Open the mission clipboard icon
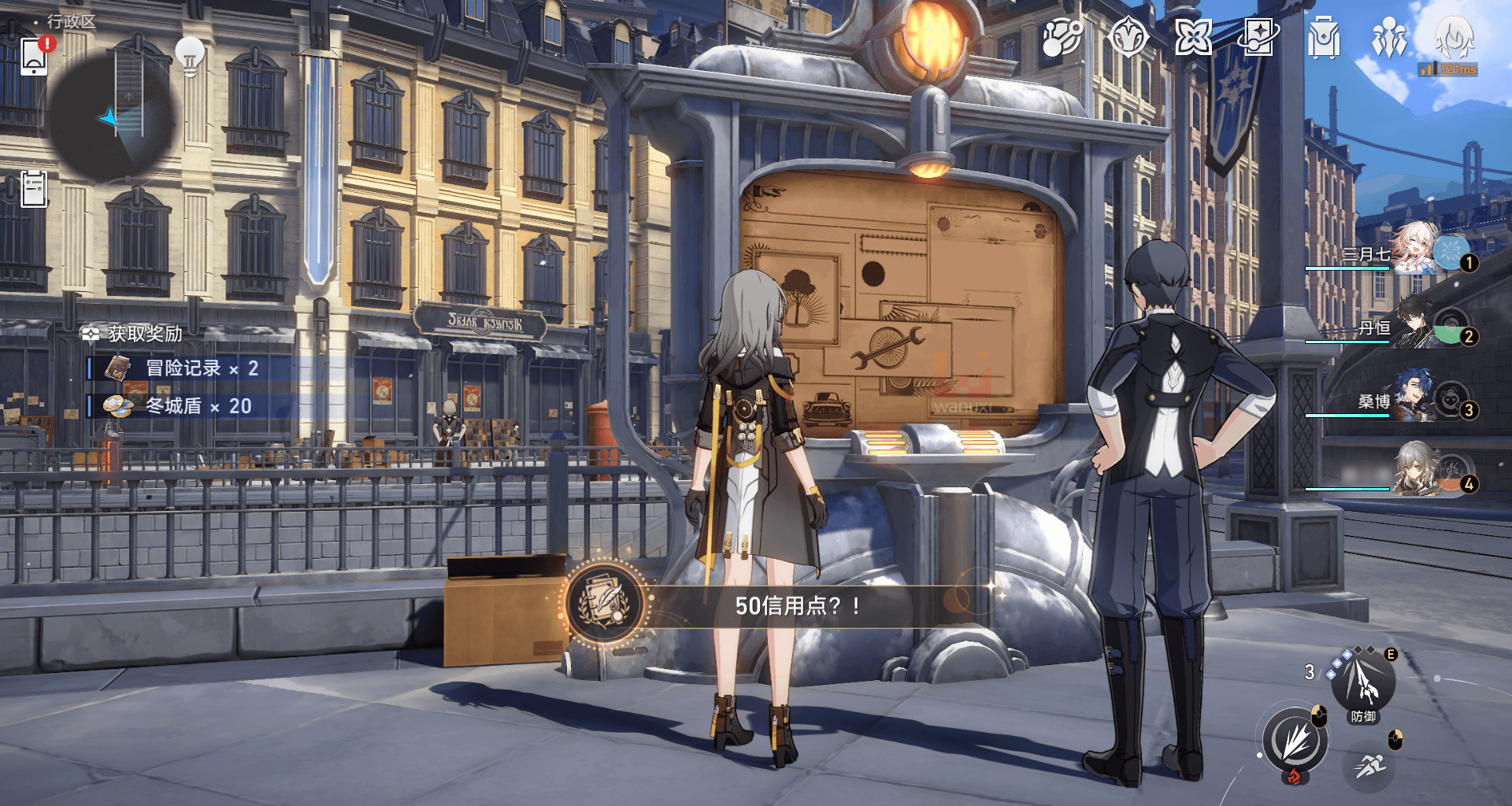The height and width of the screenshot is (806, 1512). pos(34,189)
